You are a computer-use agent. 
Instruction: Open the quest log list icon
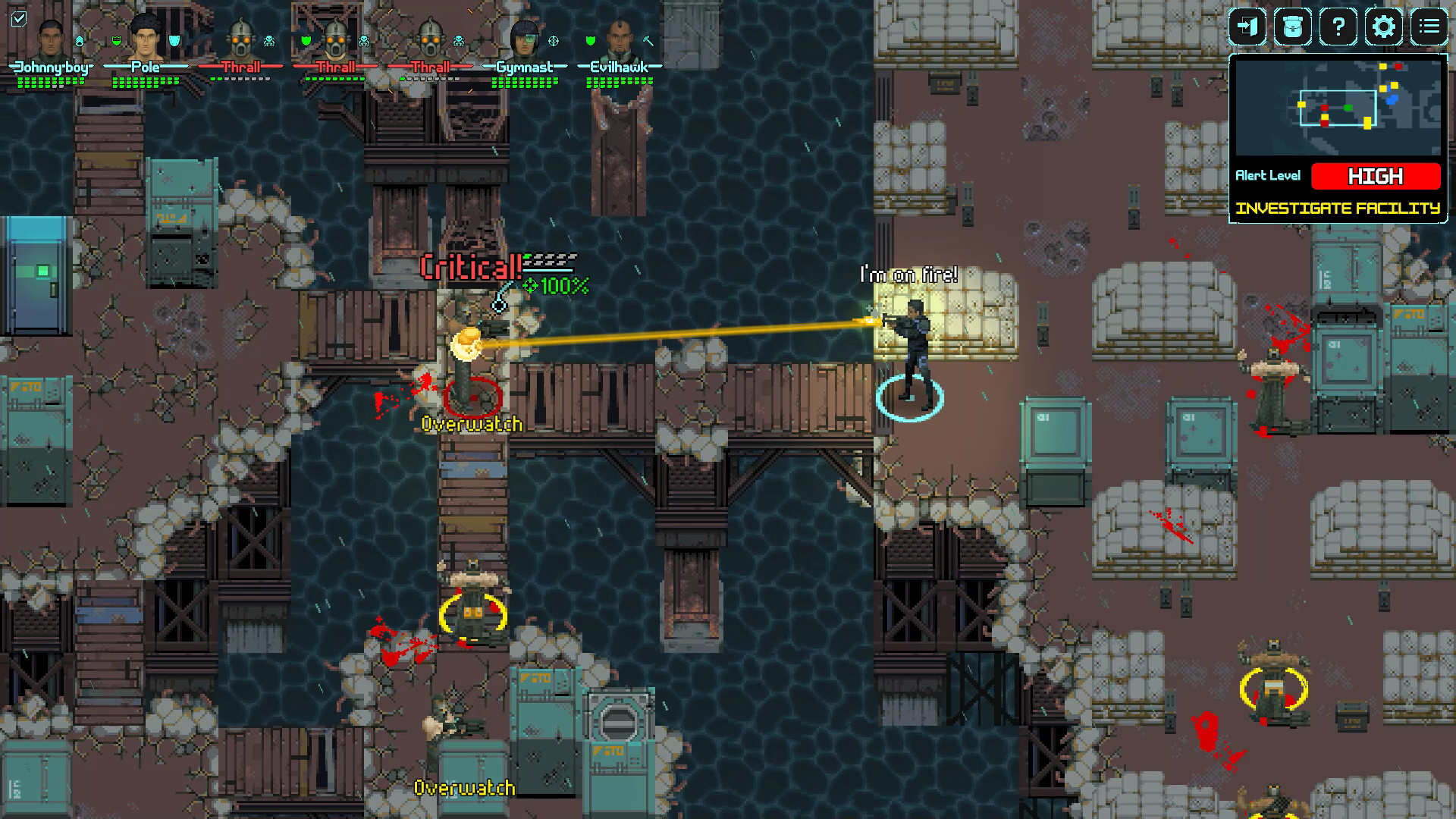1429,27
